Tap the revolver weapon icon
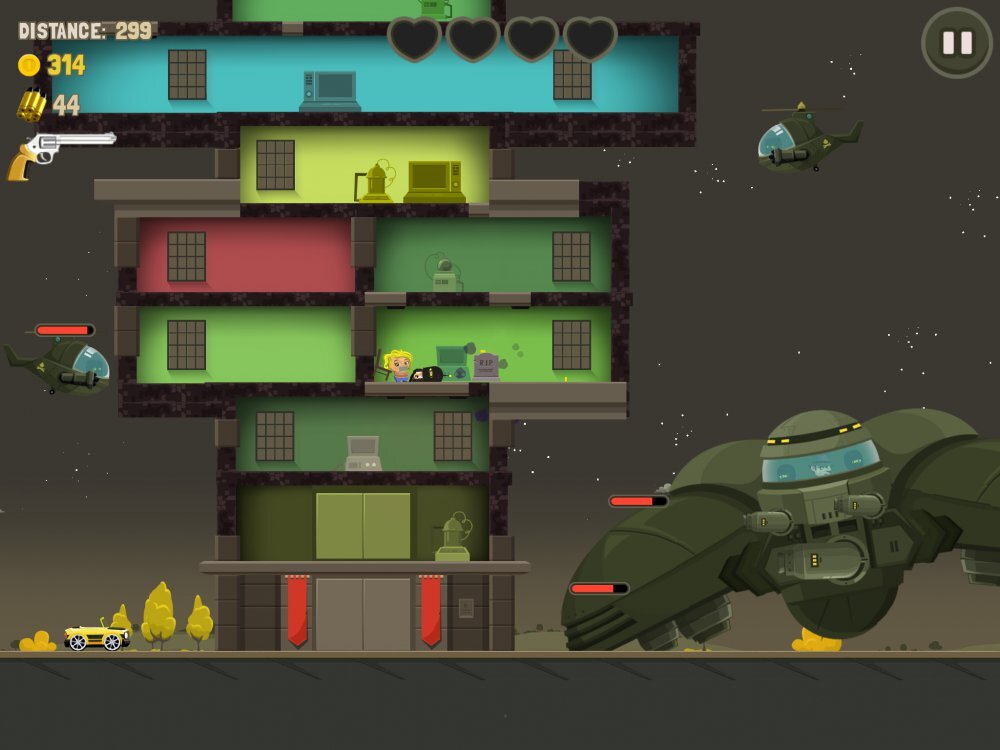 (59, 153)
